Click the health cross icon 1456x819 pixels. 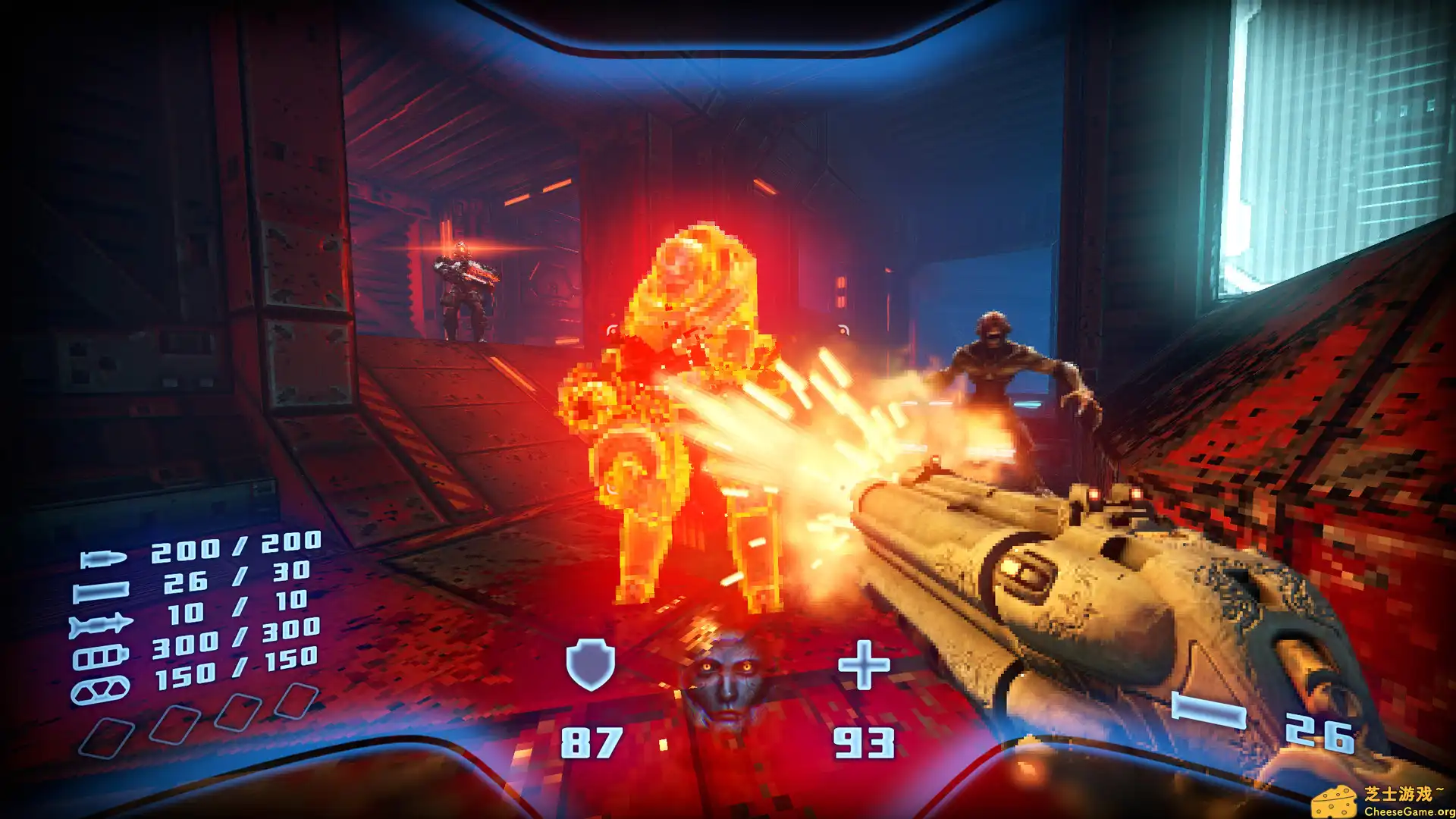pyautogui.click(x=864, y=665)
